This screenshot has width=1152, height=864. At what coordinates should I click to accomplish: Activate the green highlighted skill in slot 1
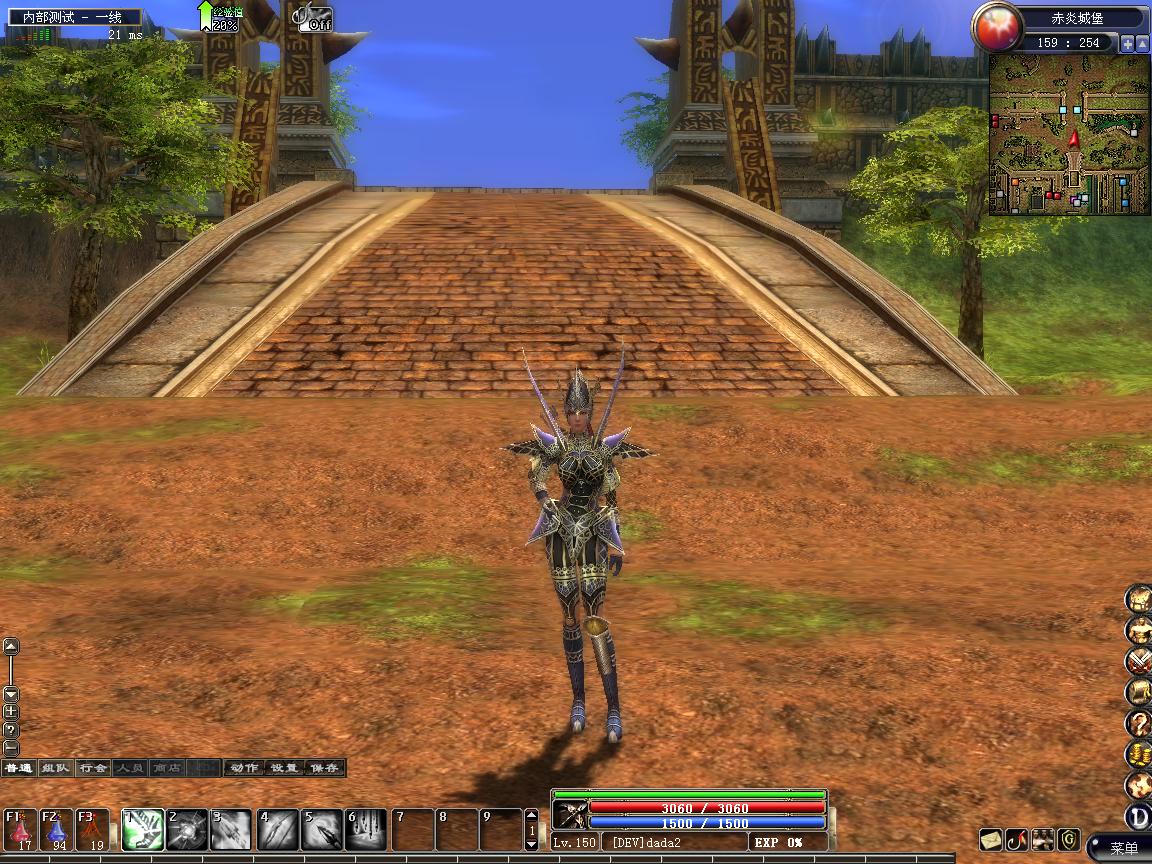(142, 830)
